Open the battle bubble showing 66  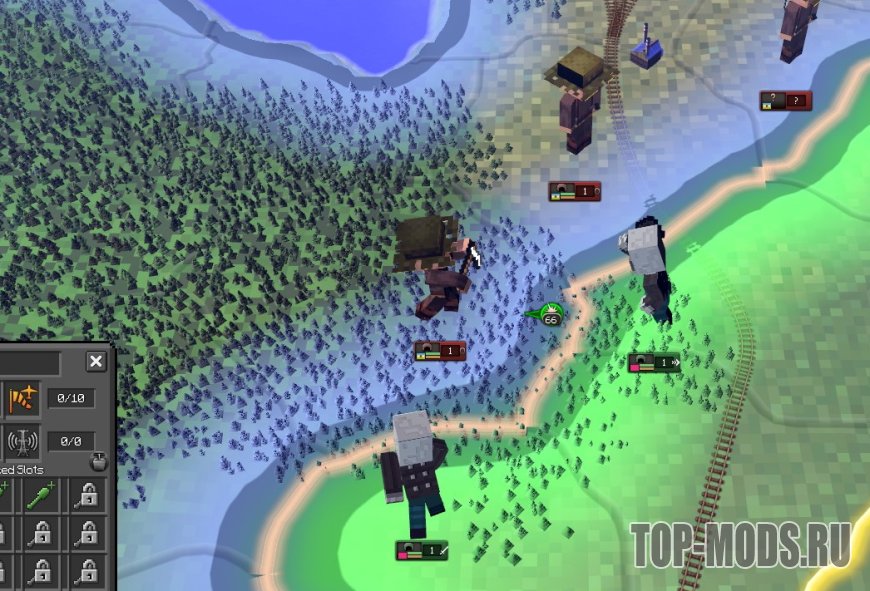pyautogui.click(x=551, y=318)
